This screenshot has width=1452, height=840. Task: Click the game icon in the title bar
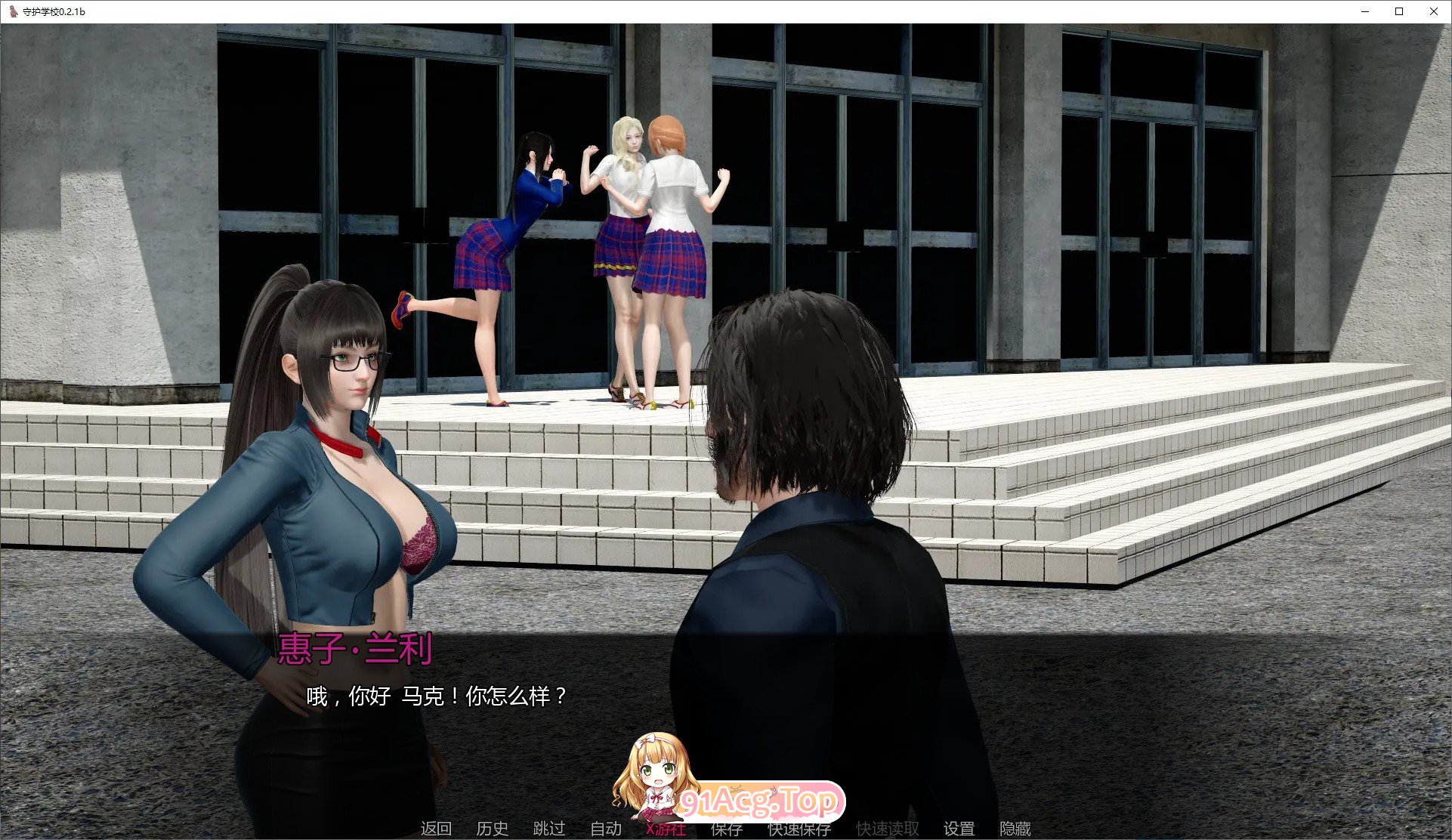coord(12,11)
